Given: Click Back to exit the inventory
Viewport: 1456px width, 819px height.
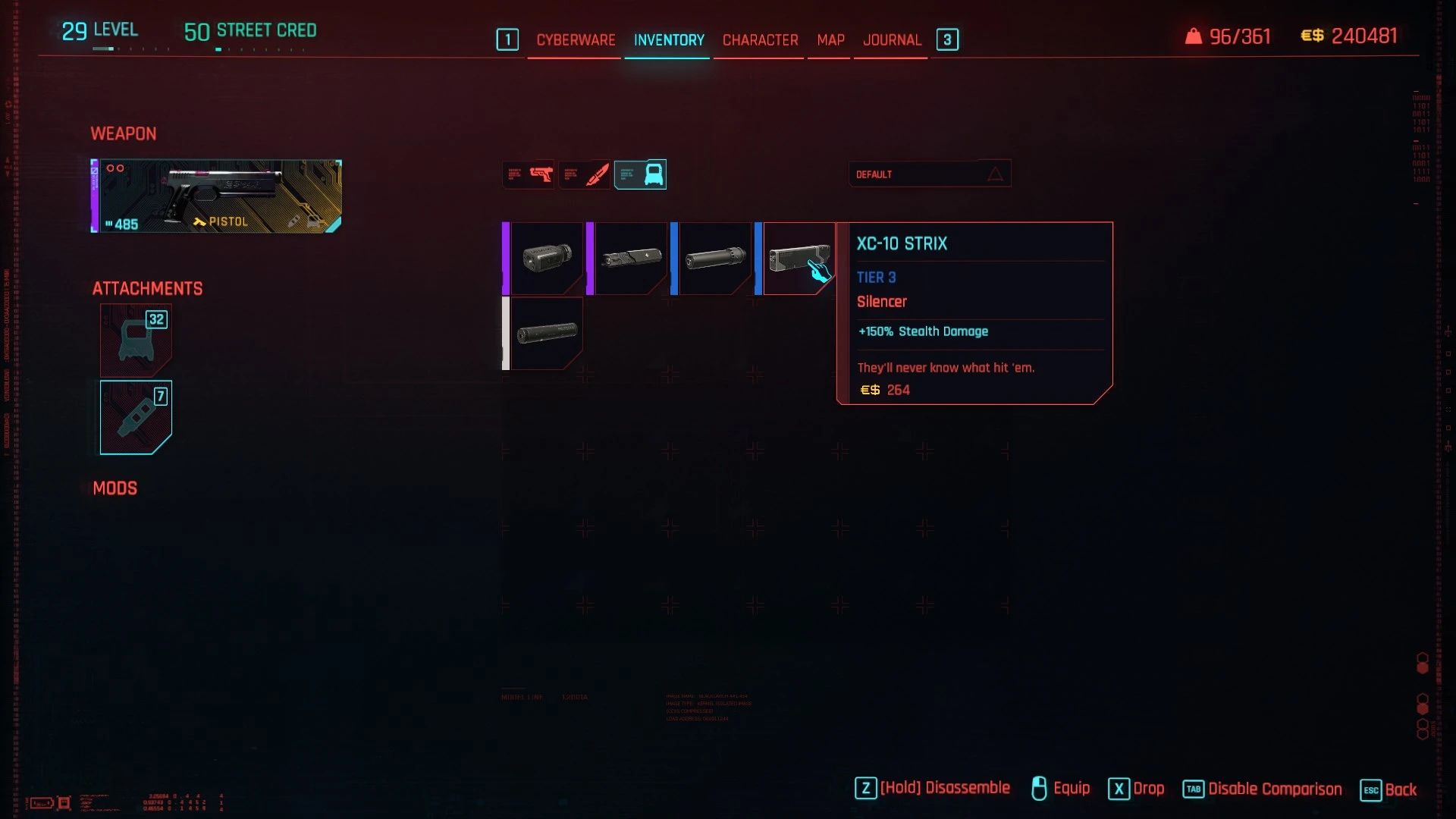Looking at the screenshot, I should [x=1400, y=790].
